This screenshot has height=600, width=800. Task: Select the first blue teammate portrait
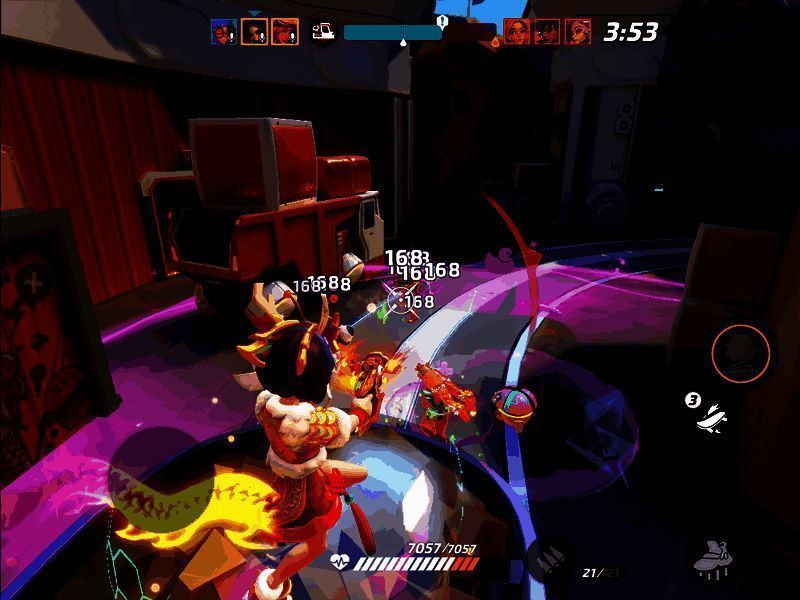point(224,32)
